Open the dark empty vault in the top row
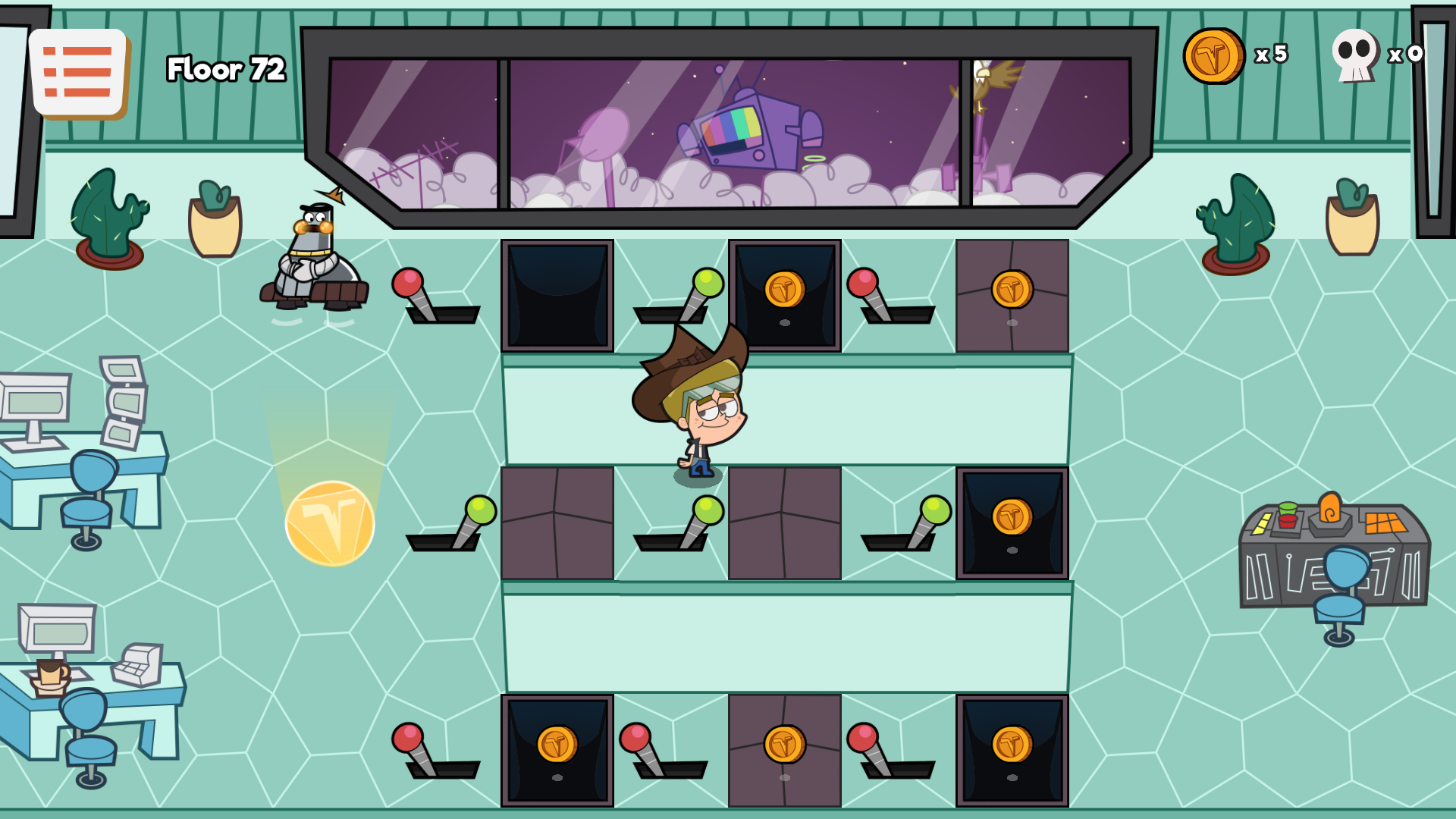This screenshot has height=819, width=1456. [559, 294]
